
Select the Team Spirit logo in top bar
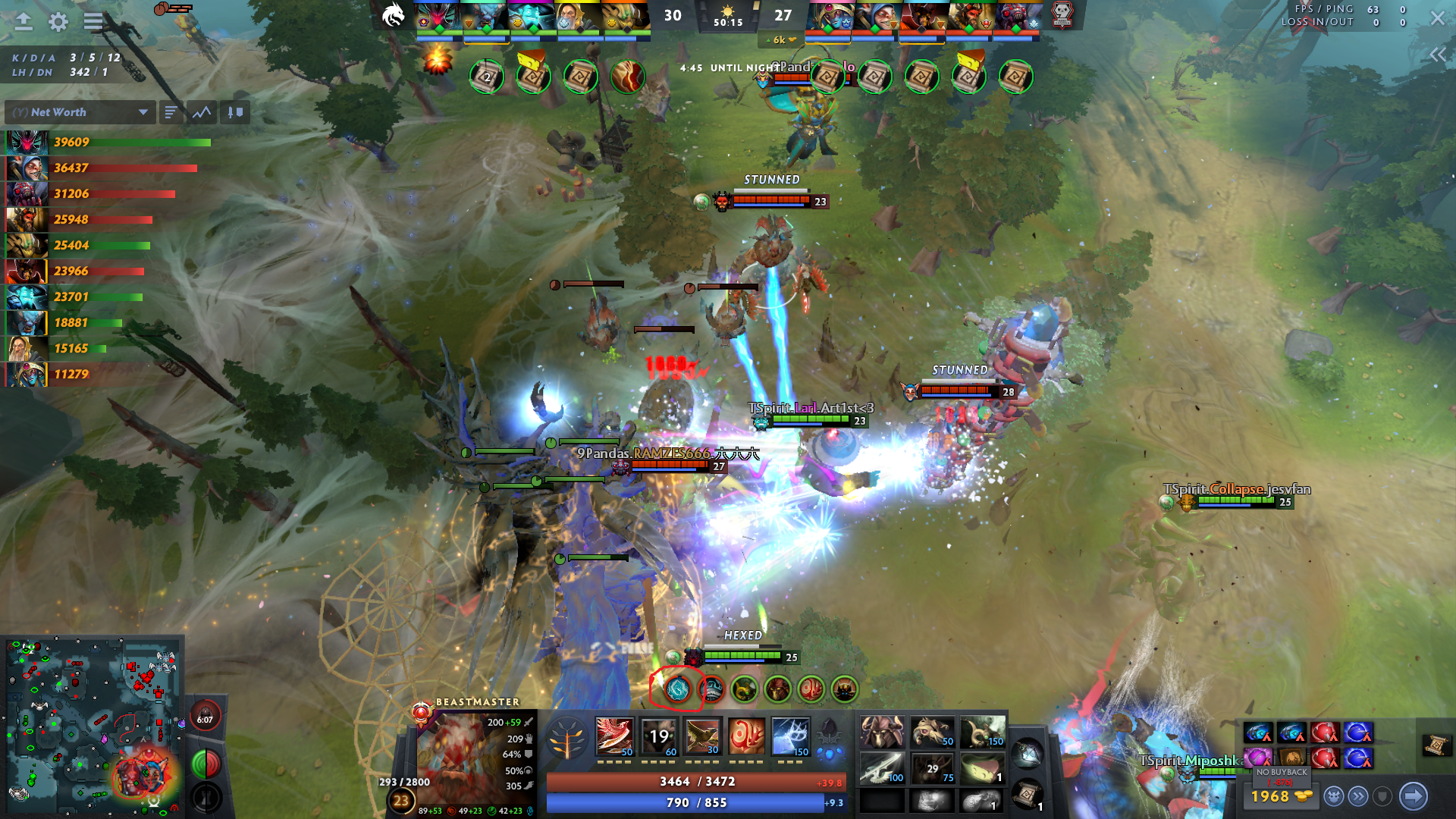[x=394, y=15]
